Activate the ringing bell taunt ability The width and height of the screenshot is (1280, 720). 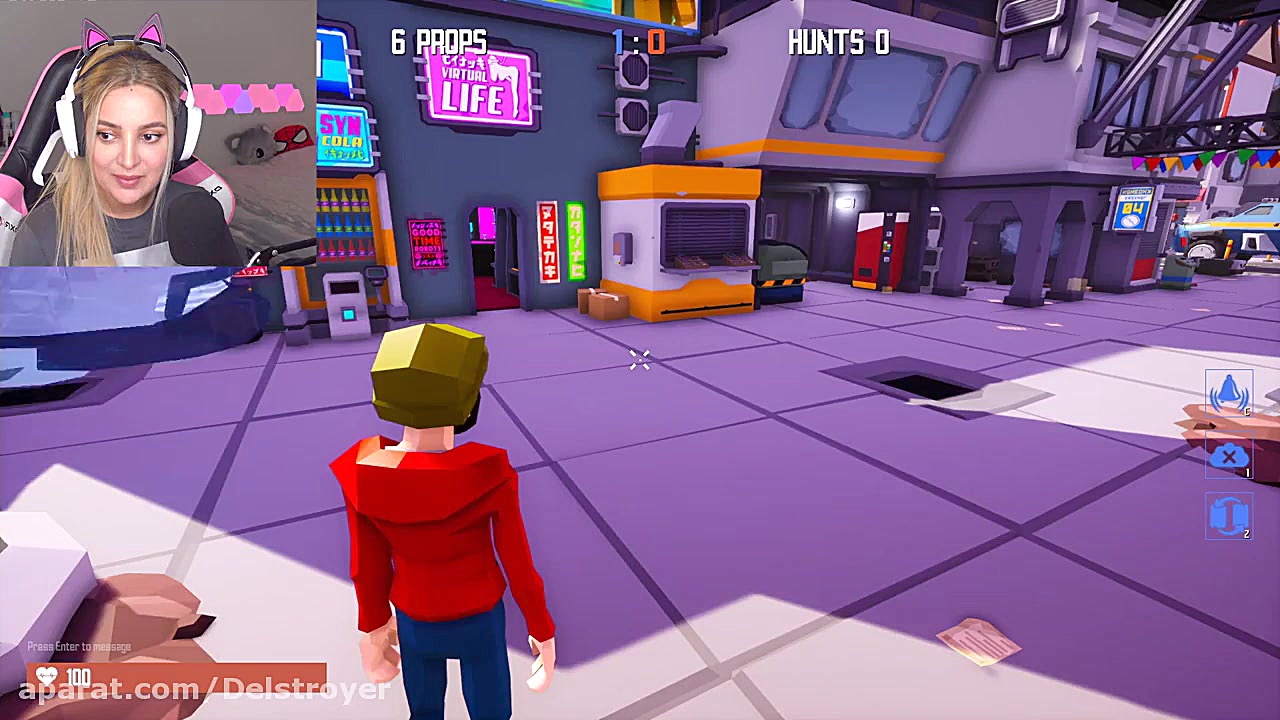click(1228, 394)
